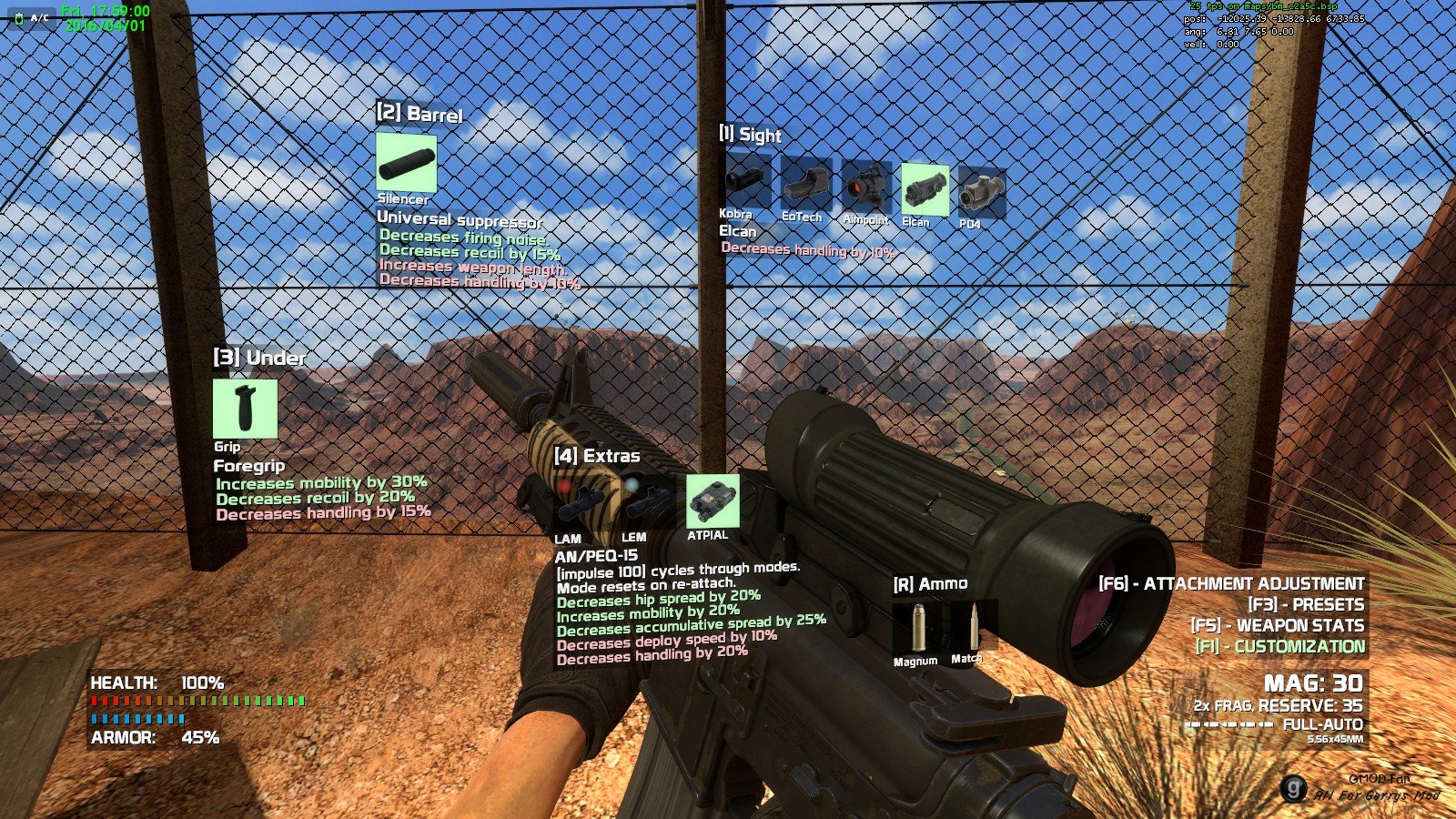Equip the EoTech sight
Viewport: 1456px width, 819px height.
tap(805, 184)
